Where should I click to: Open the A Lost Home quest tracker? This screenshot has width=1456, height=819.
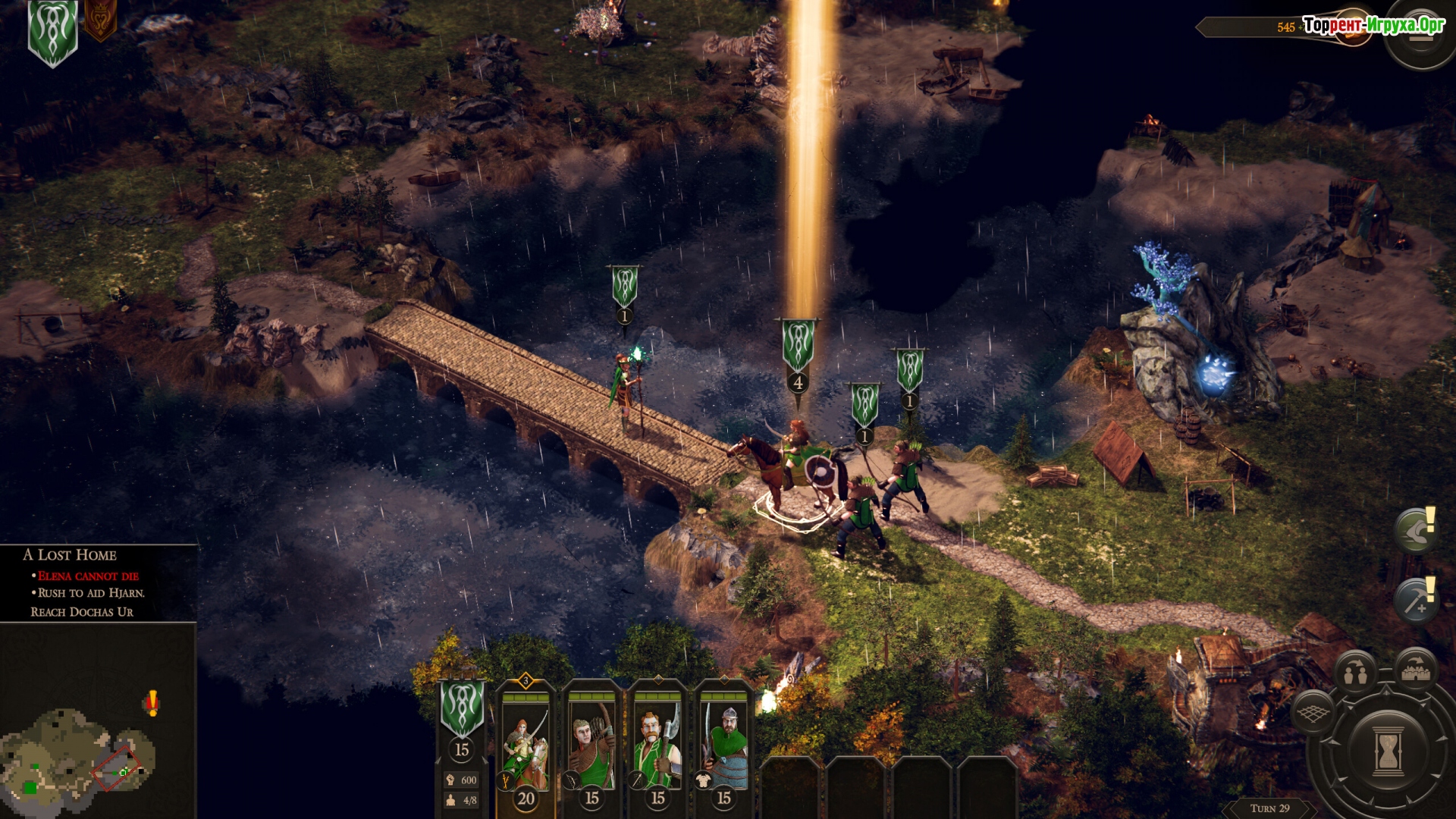(70, 555)
